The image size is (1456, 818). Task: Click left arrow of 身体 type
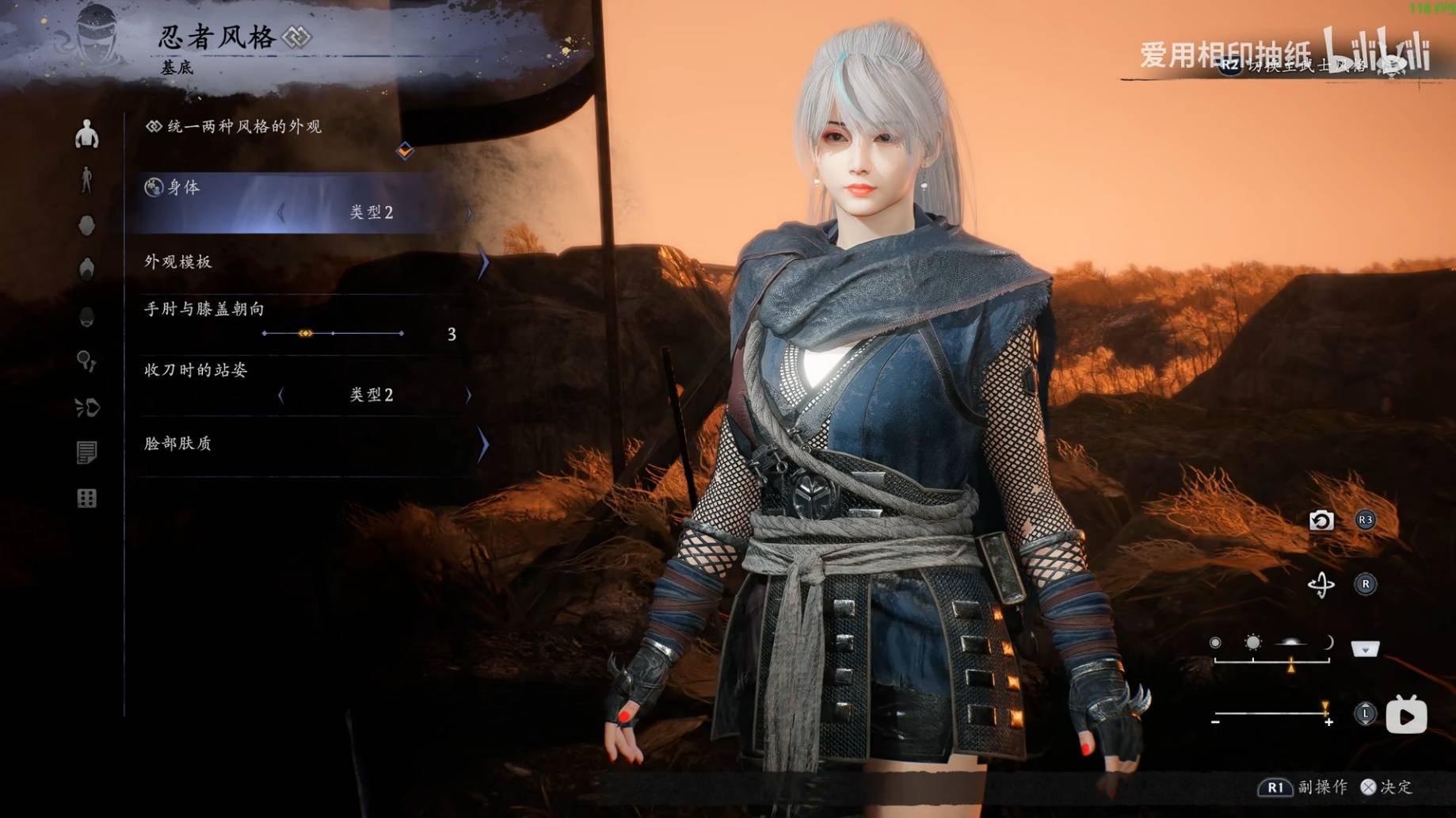pyautogui.click(x=281, y=212)
